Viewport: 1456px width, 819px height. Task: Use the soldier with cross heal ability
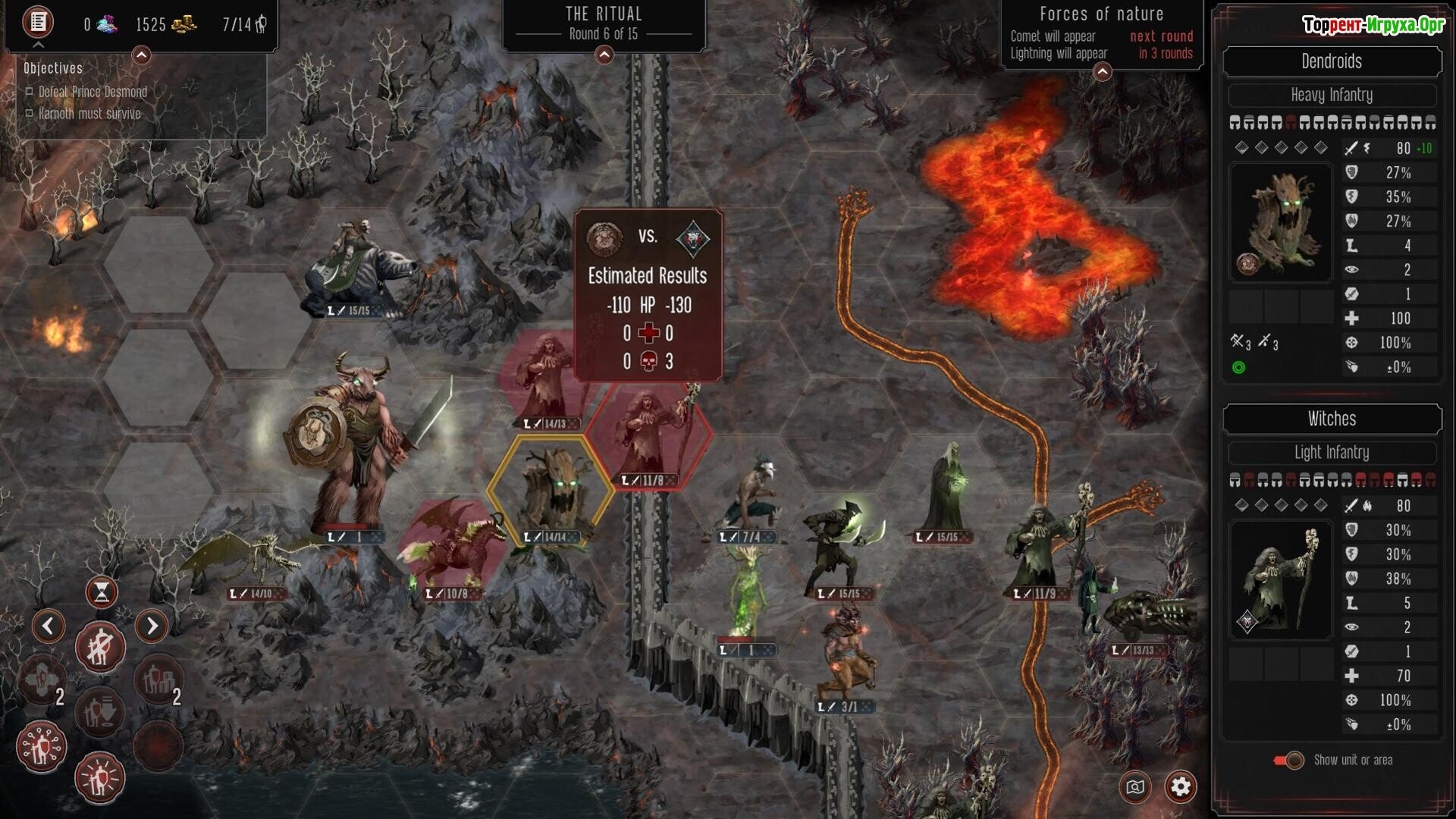pyautogui.click(x=42, y=680)
